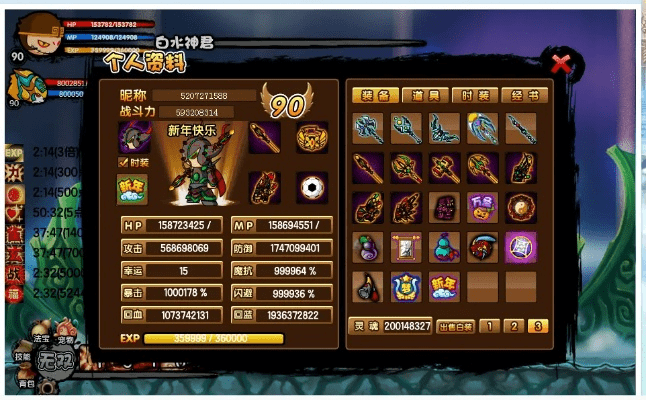Image resolution: width=646 pixels, height=400 pixels.
Task: Pick the framed scroll portrait item
Action: (406, 247)
